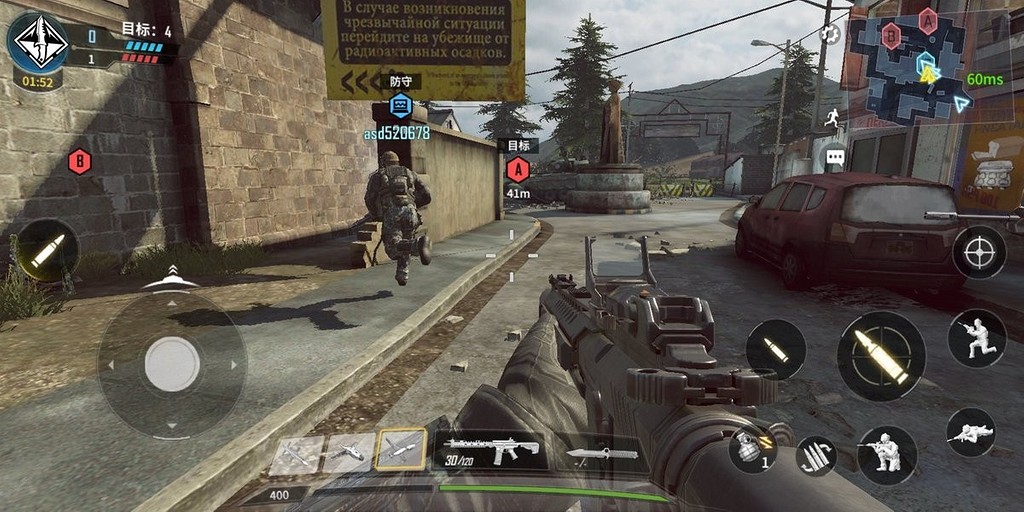This screenshot has height=512, width=1024.
Task: Tap the small bullet fire button
Action: (x=775, y=349)
